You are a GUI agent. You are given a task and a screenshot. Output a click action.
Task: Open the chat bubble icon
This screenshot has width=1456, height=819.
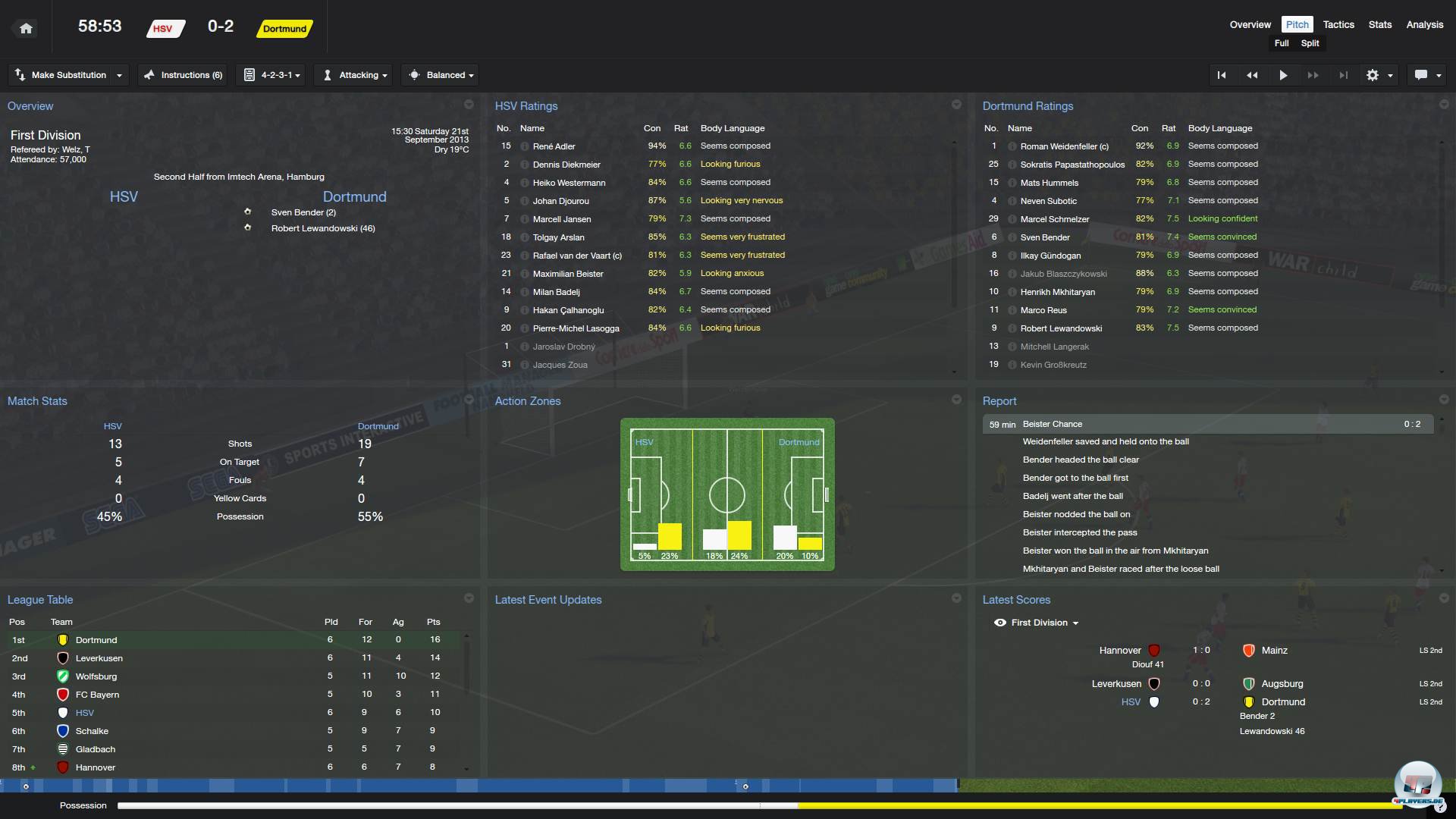(1423, 74)
